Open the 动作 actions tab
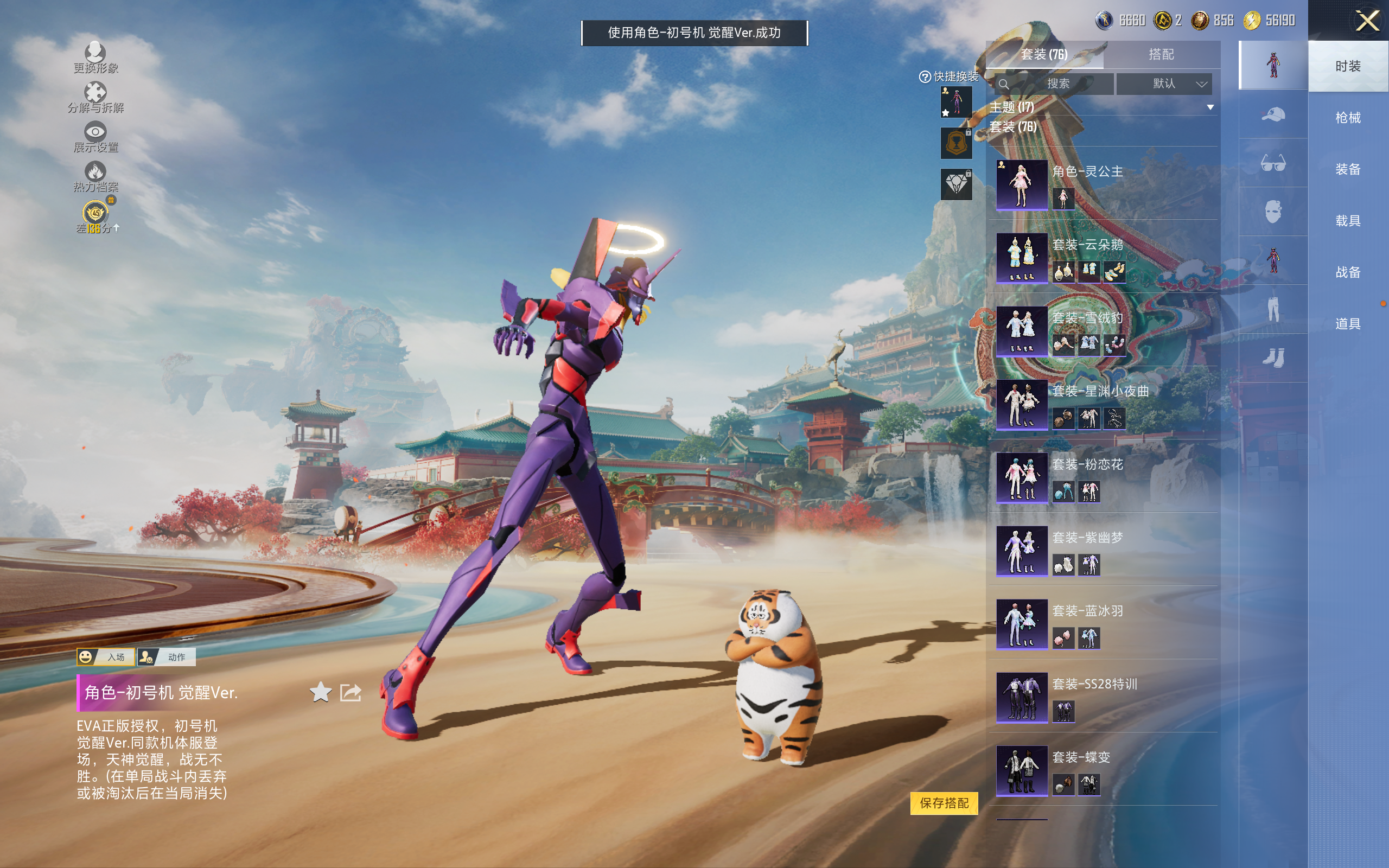 pos(167,657)
